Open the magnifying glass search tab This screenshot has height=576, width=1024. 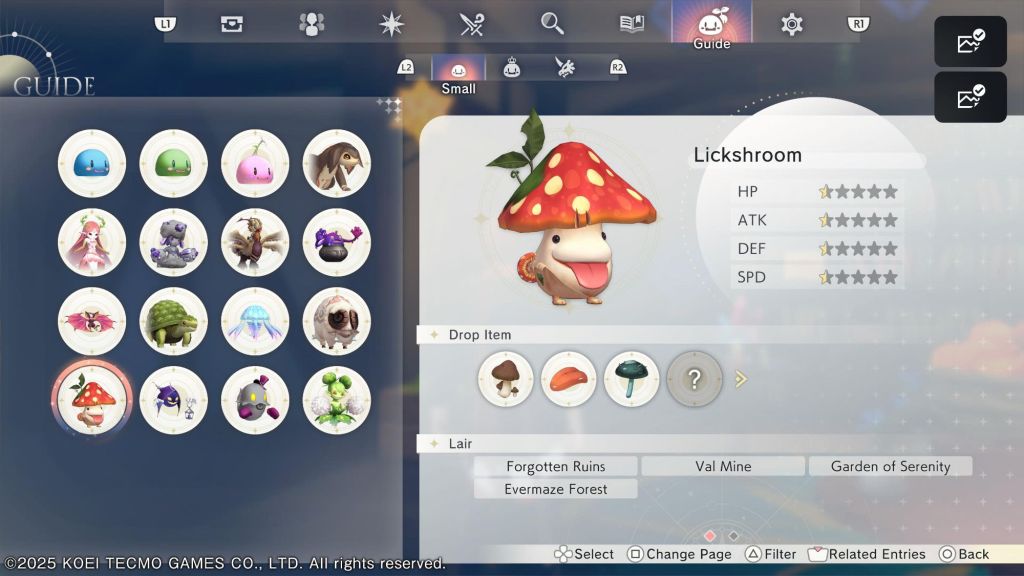(x=552, y=24)
